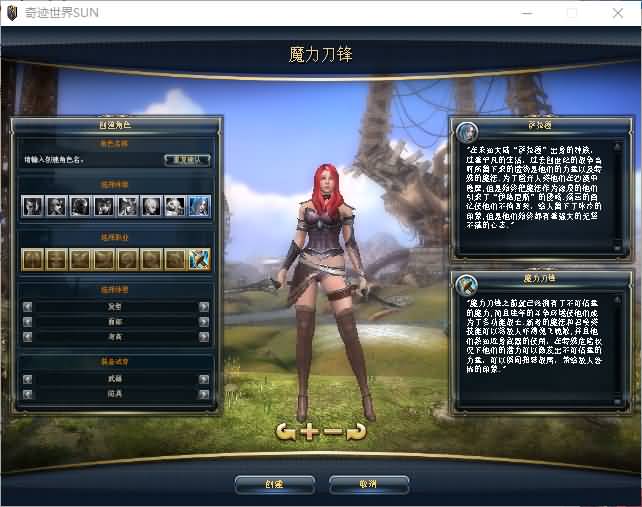Go to the previous 面部 face
Screen dimensions: 642x507
(27, 322)
